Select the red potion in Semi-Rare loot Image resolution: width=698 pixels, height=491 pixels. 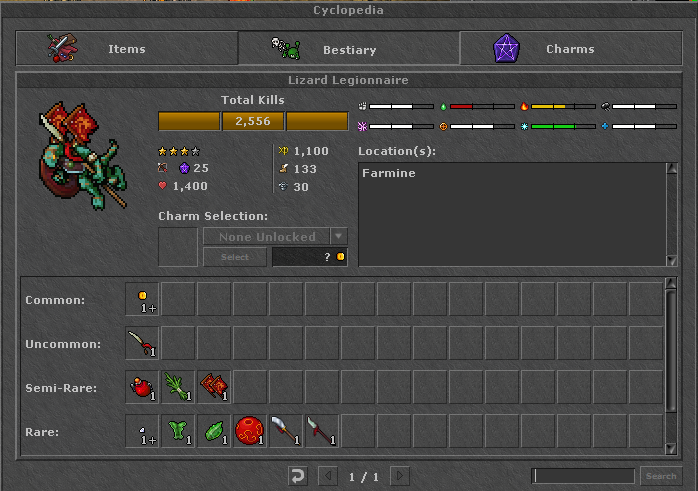click(142, 387)
